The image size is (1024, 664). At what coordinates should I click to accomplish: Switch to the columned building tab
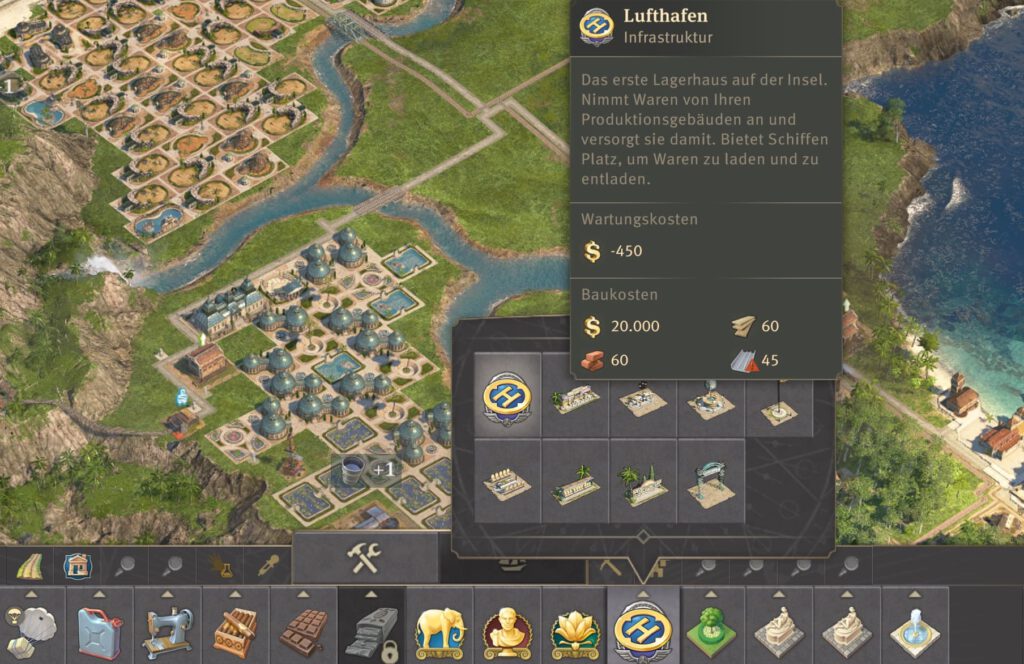(x=76, y=567)
